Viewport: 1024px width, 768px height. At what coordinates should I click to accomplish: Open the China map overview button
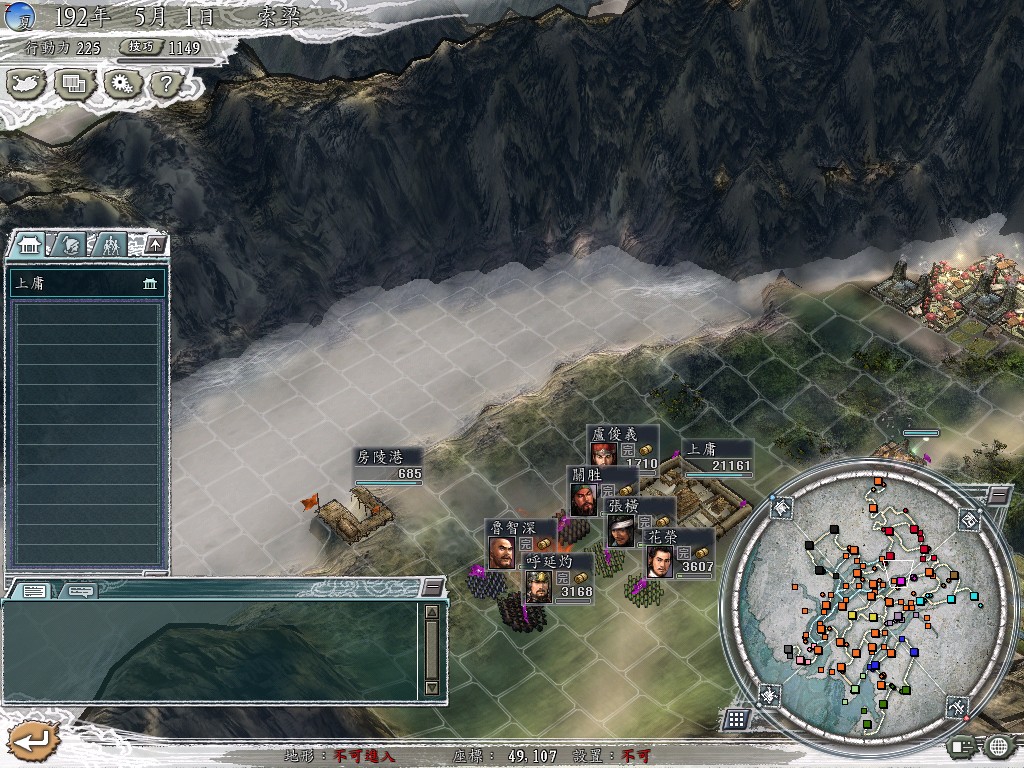(x=26, y=84)
